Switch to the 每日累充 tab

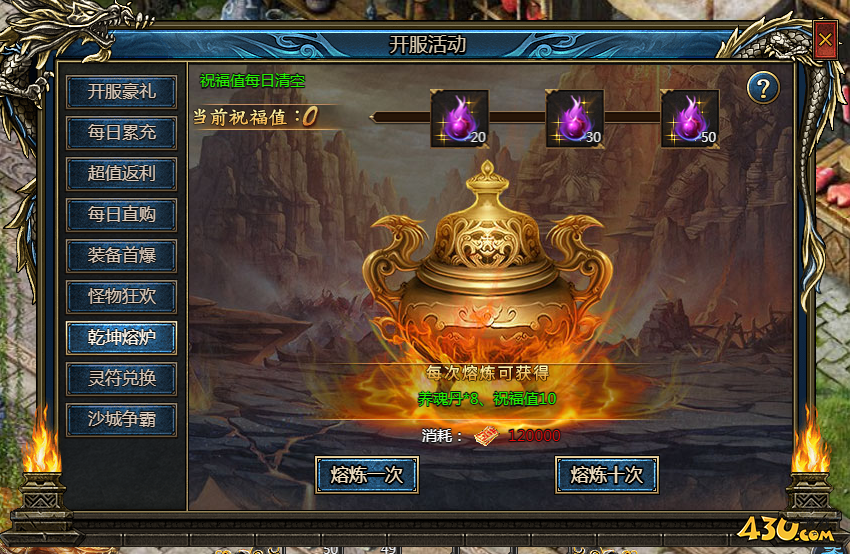[x=121, y=132]
